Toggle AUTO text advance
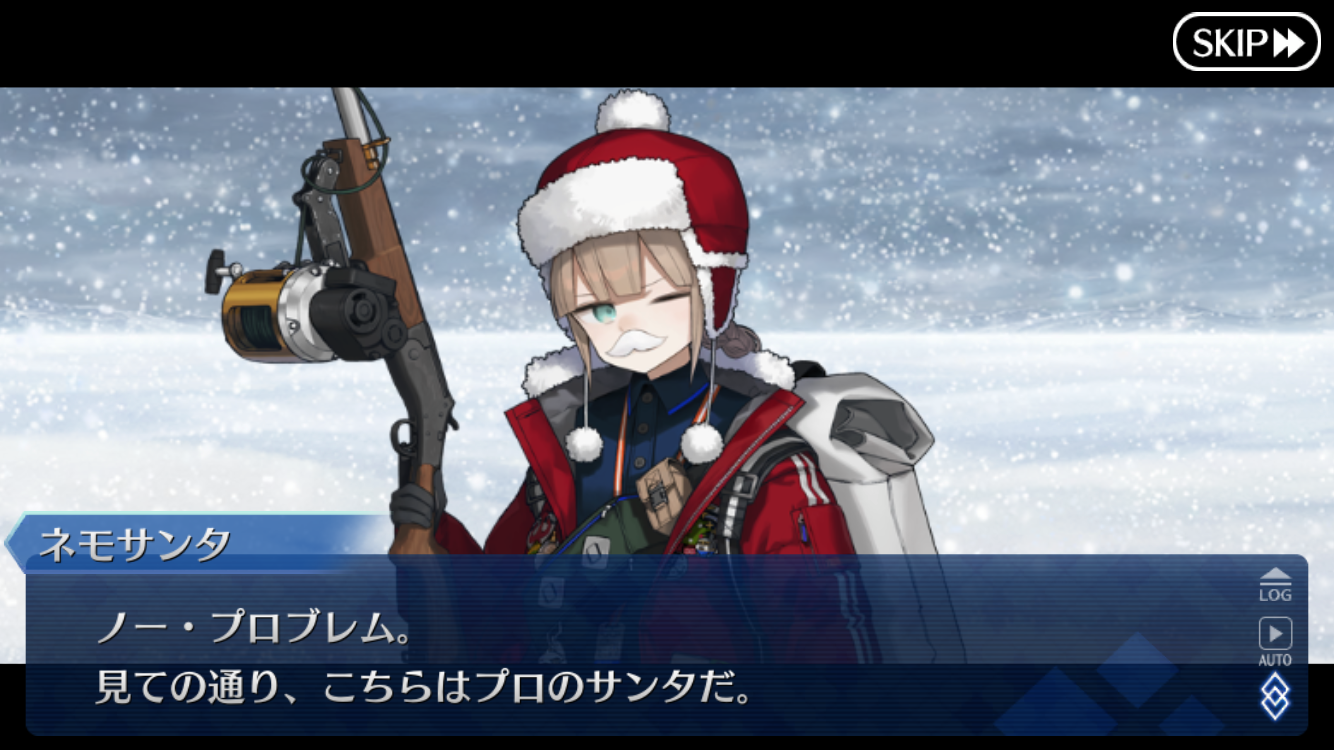Screen dimensions: 1334x750 click(1274, 640)
